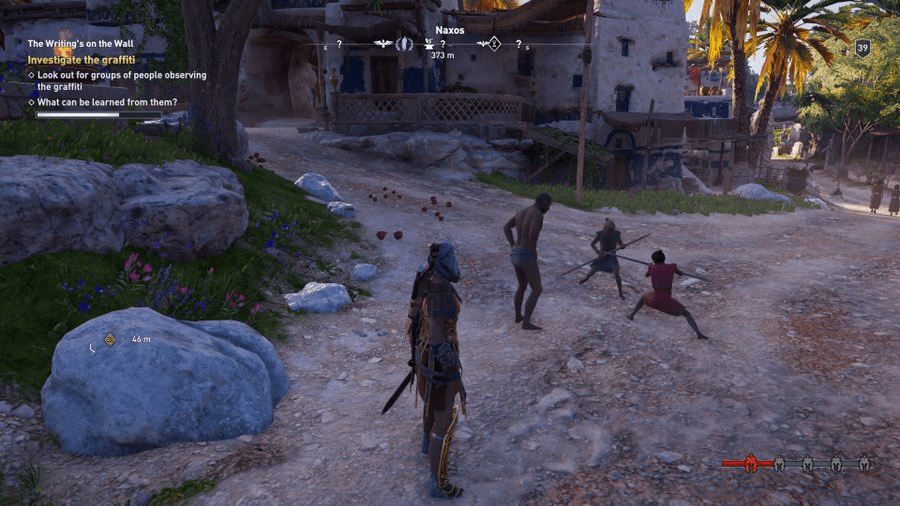The image size is (900, 506).
Task: Open The Writing's on the Wall quest tracker
Action: point(81,44)
